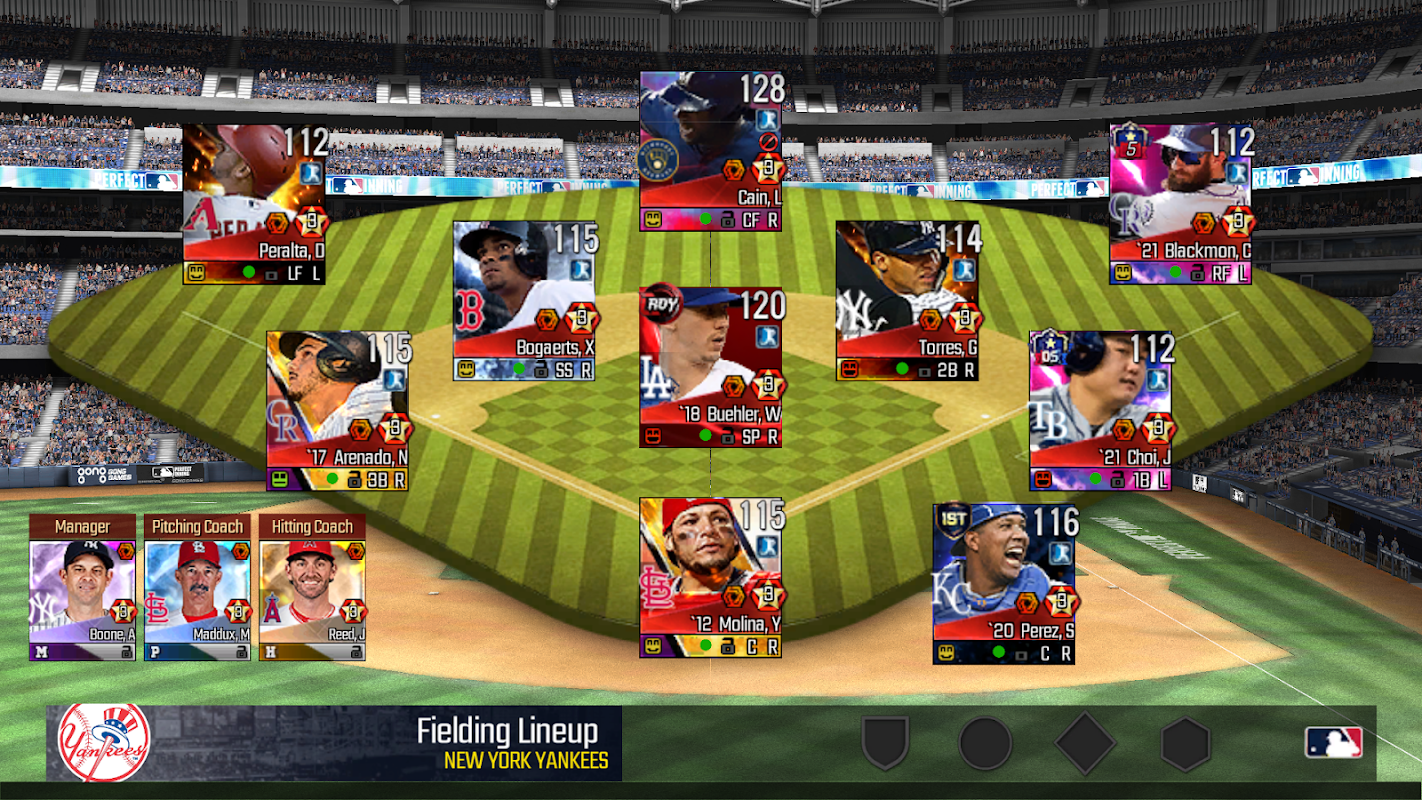Choose the diamond-shaped button
Image resolution: width=1422 pixels, height=800 pixels.
coord(1085,744)
